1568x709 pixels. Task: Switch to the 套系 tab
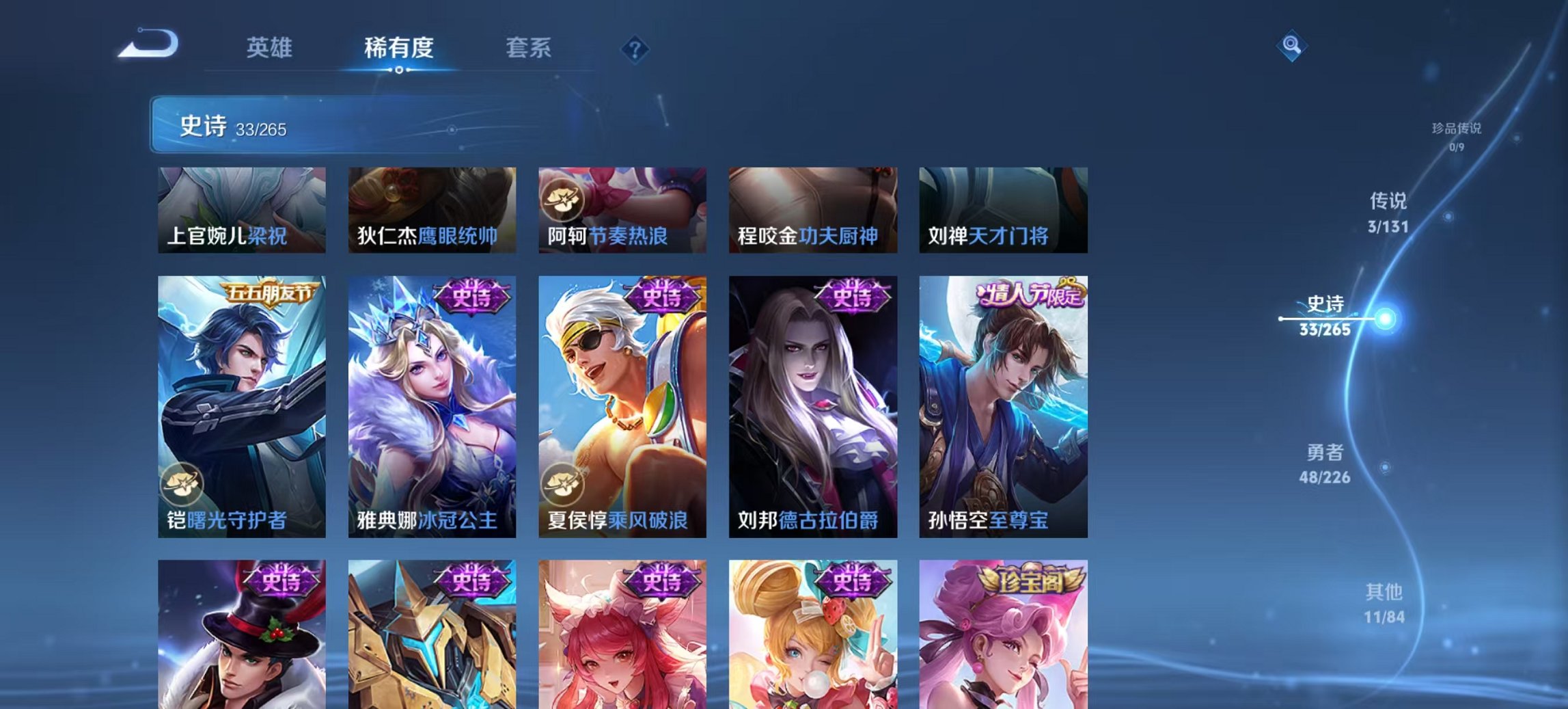click(528, 48)
